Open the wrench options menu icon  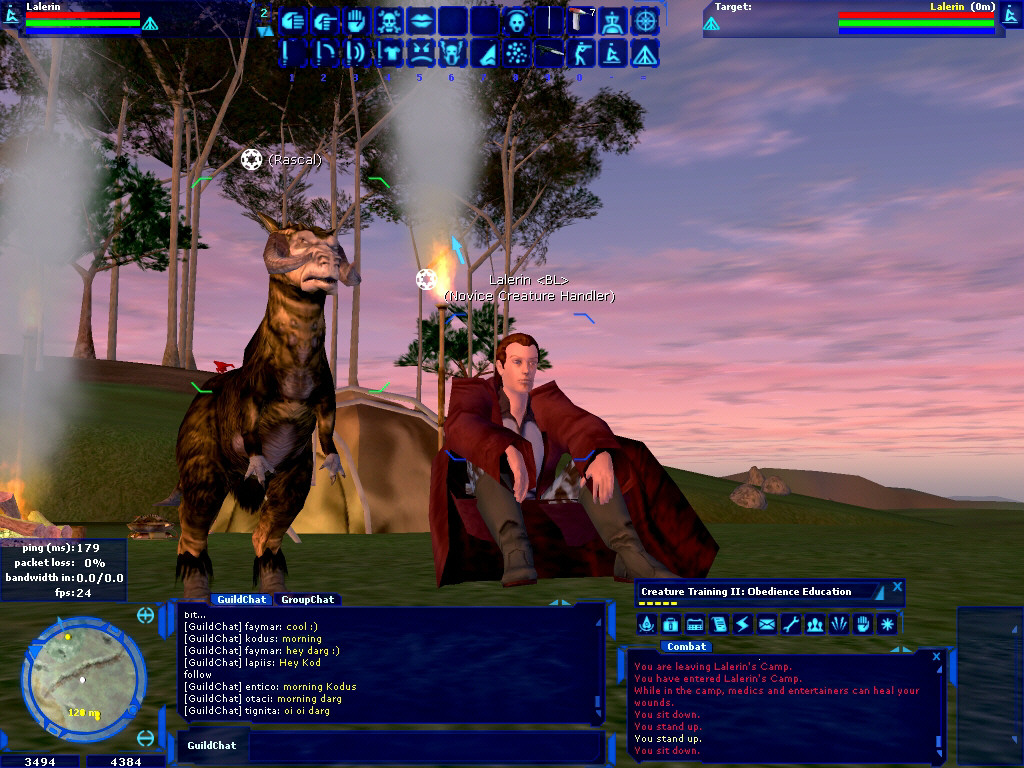[x=791, y=625]
